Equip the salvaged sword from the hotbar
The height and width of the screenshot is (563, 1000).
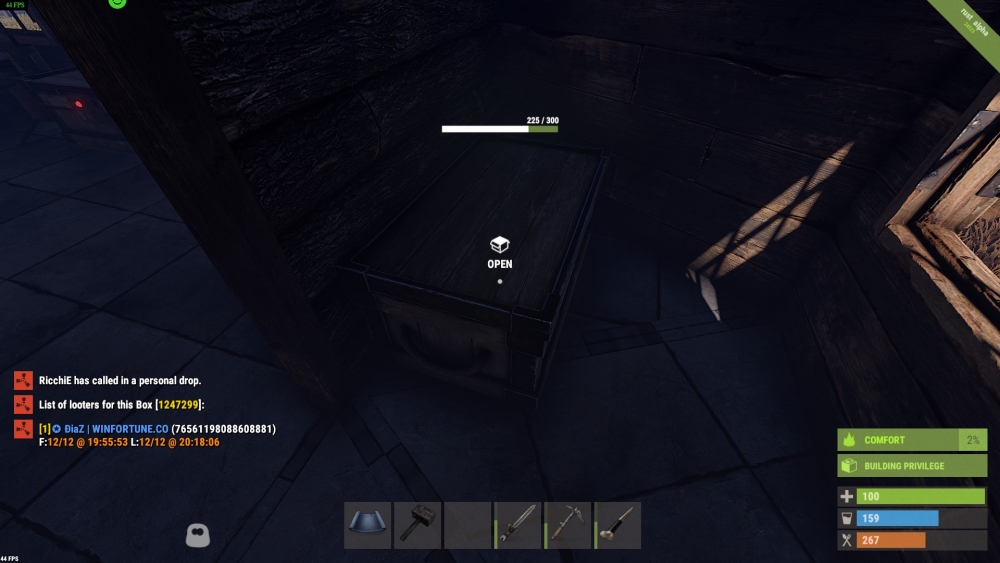(518, 525)
